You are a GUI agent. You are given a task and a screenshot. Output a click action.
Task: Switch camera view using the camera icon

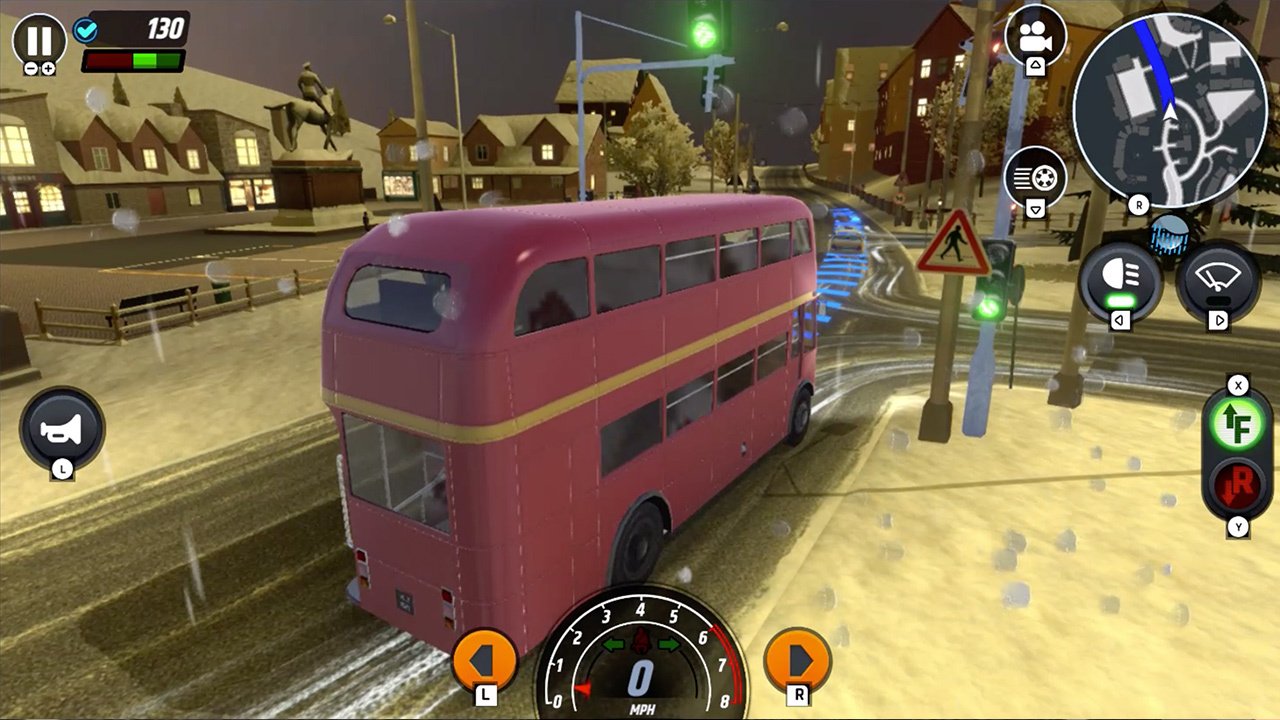point(1034,33)
